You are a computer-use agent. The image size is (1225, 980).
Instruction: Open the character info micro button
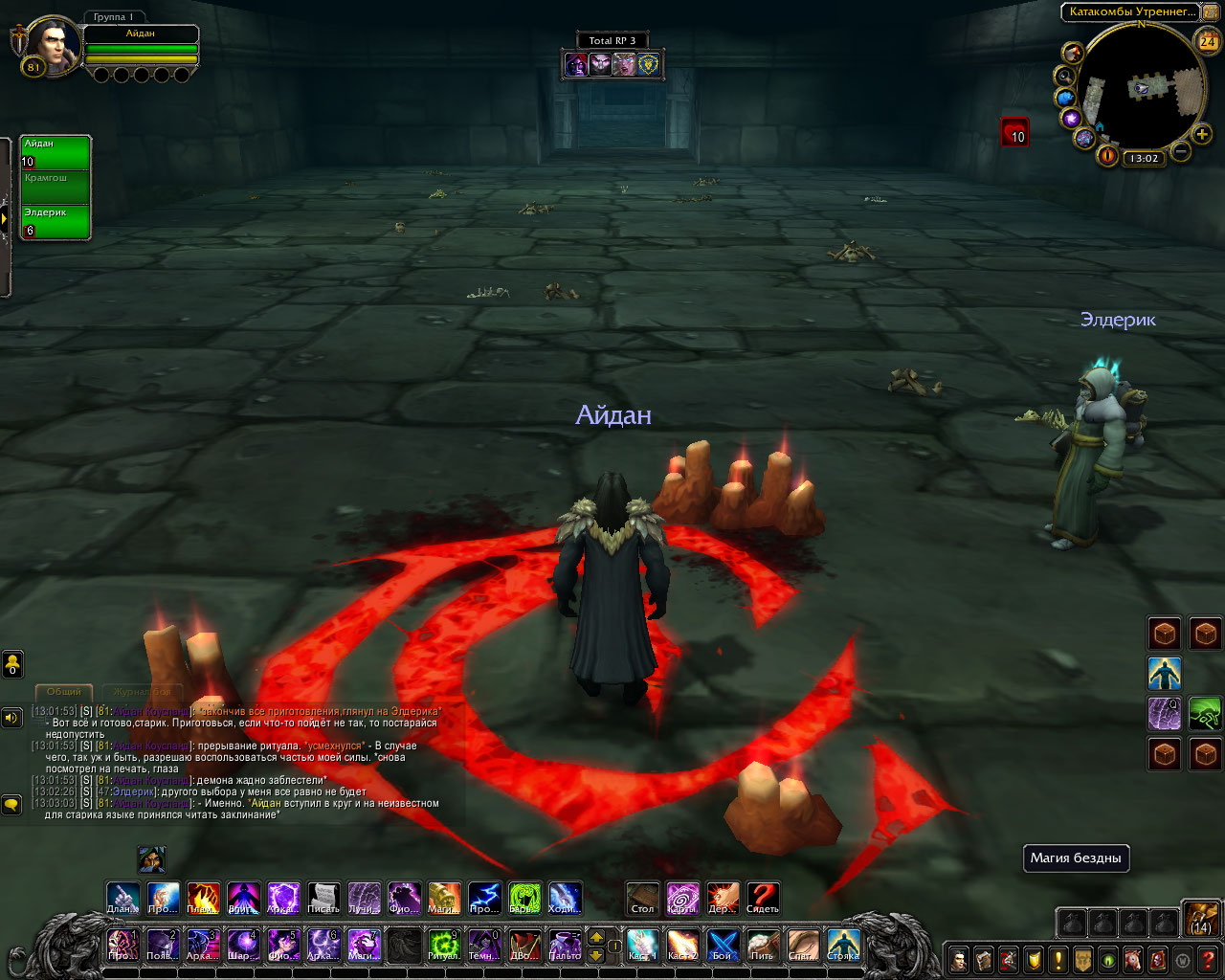tap(959, 959)
